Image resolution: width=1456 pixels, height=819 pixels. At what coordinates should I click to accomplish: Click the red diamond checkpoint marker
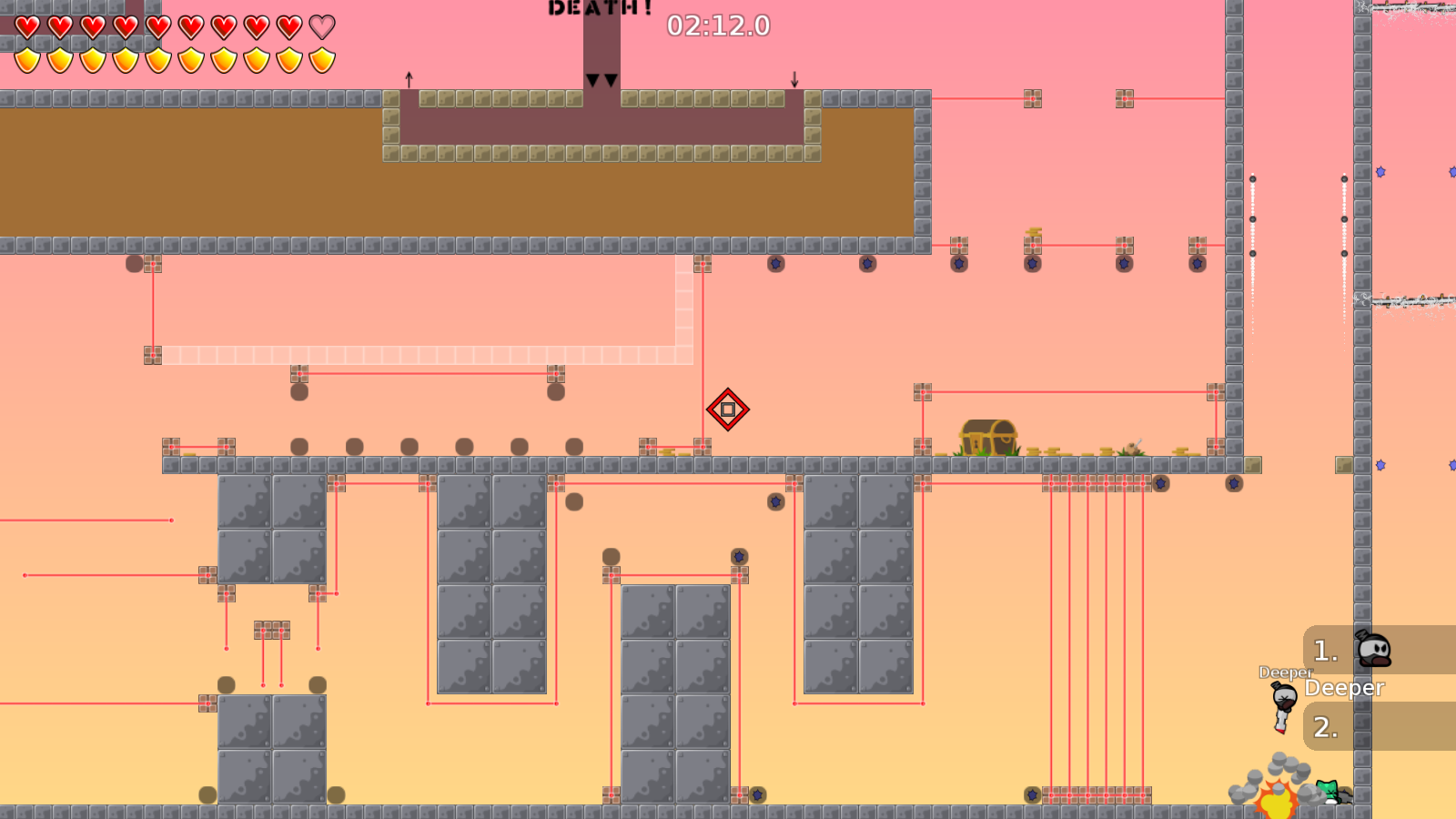coord(728,409)
